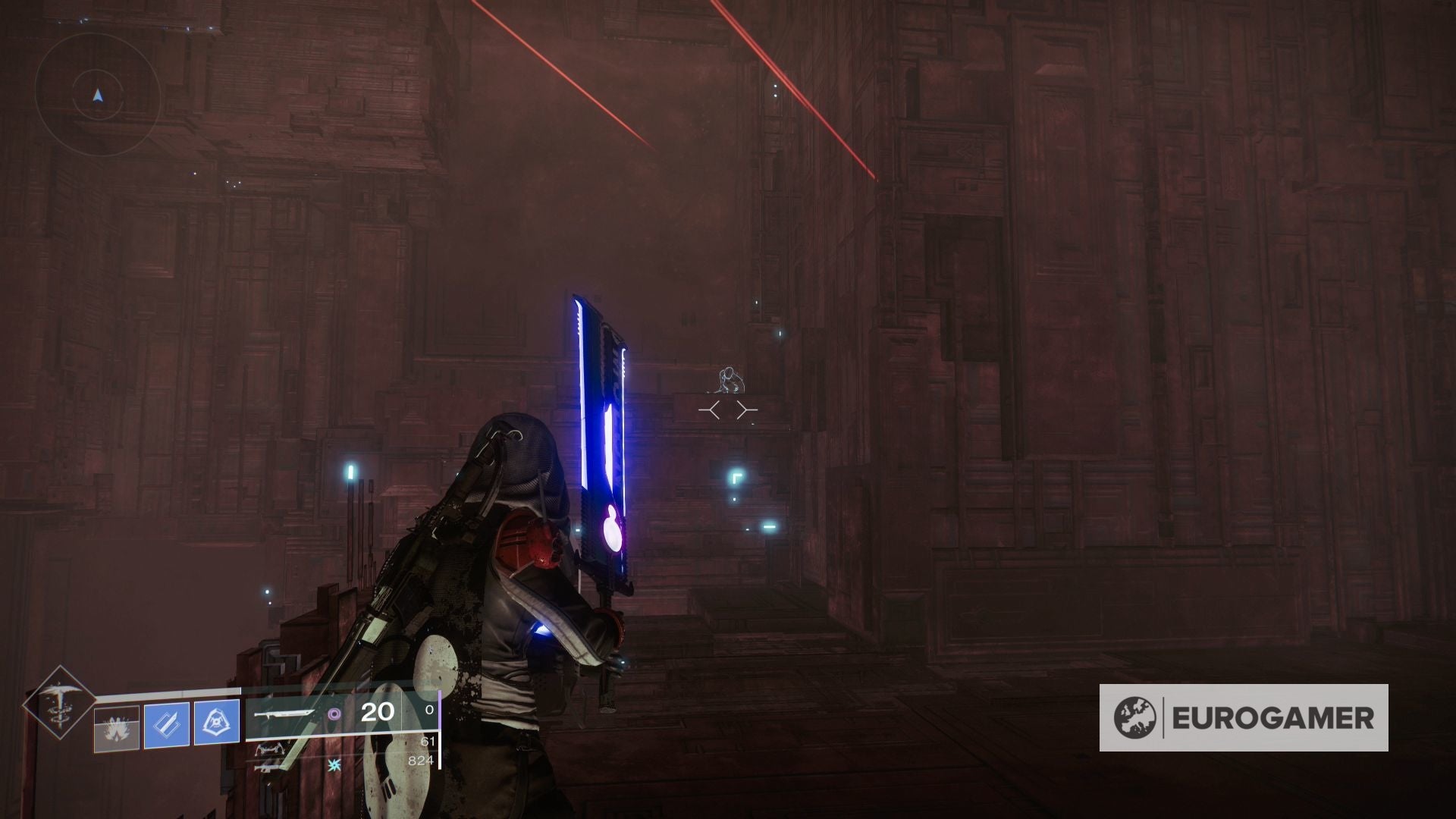
Task: Use the knife melee ability icon
Action: [x=167, y=724]
